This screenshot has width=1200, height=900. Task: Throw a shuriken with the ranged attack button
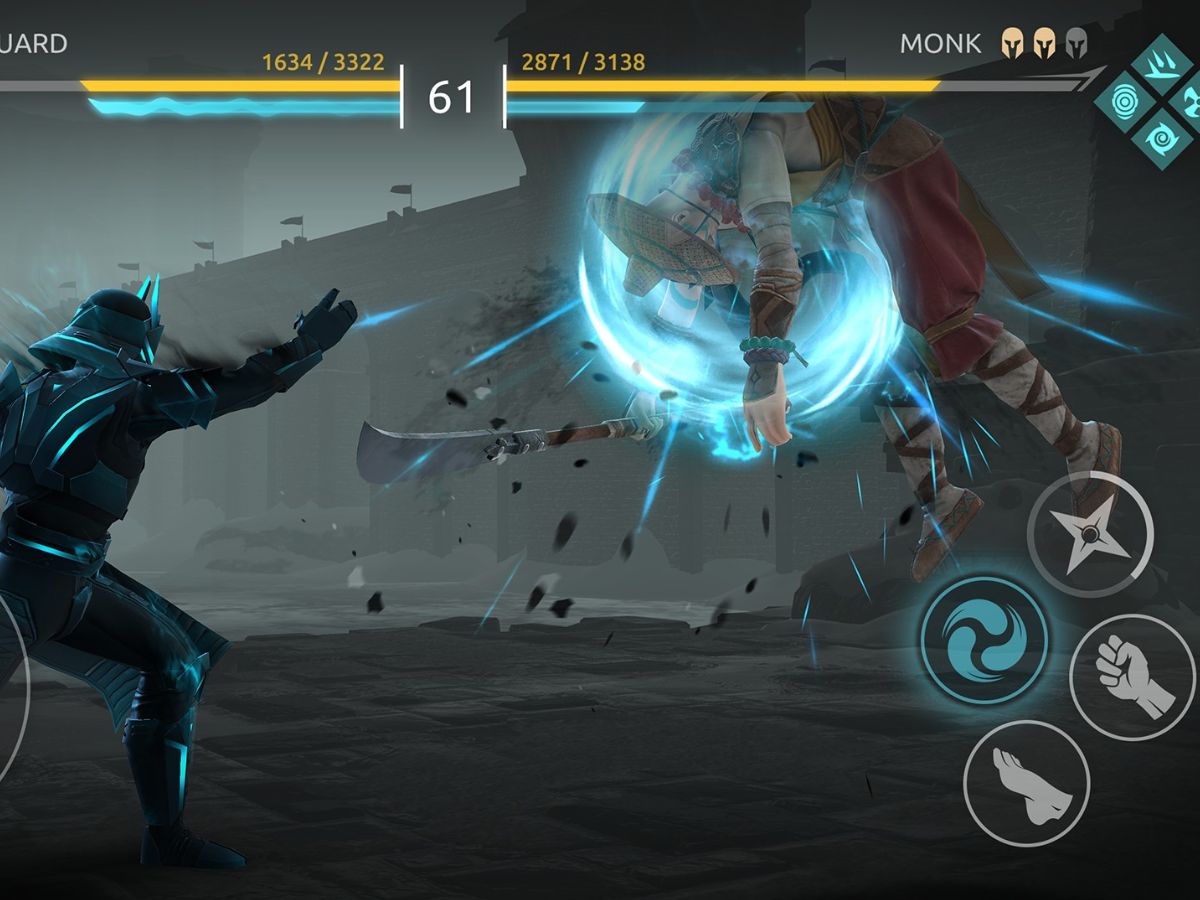[x=1090, y=535]
